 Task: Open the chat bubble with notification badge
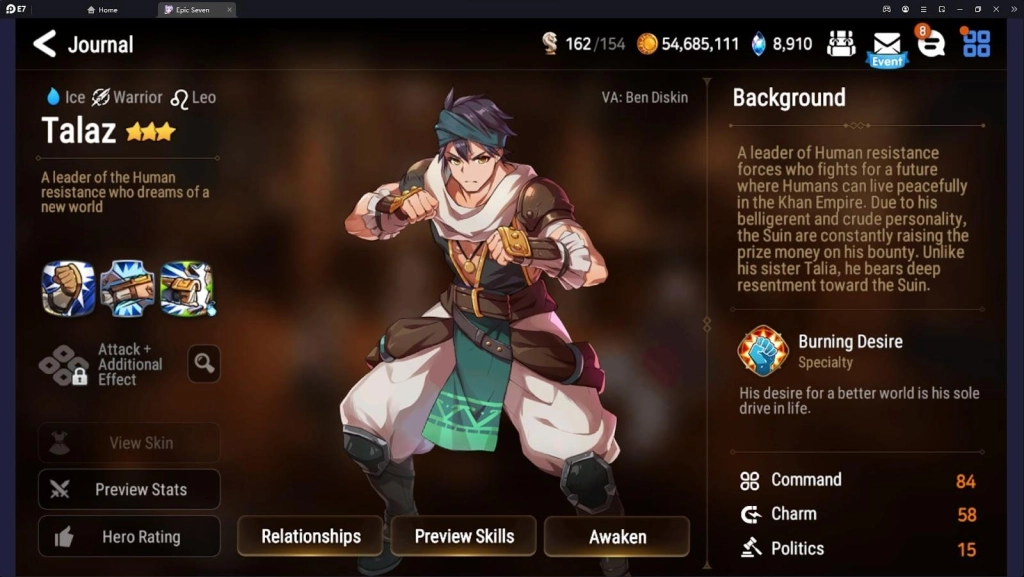coord(931,43)
